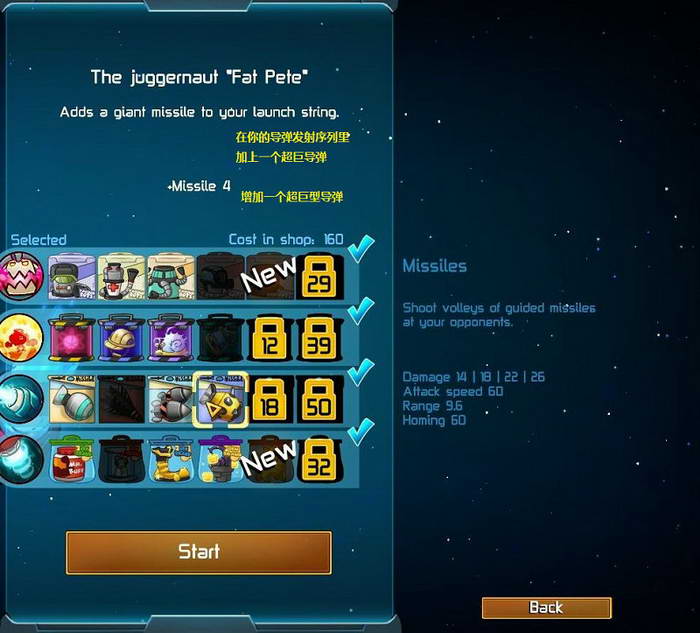Select the yellow Fat Pete missile upgrade

[x=221, y=397]
